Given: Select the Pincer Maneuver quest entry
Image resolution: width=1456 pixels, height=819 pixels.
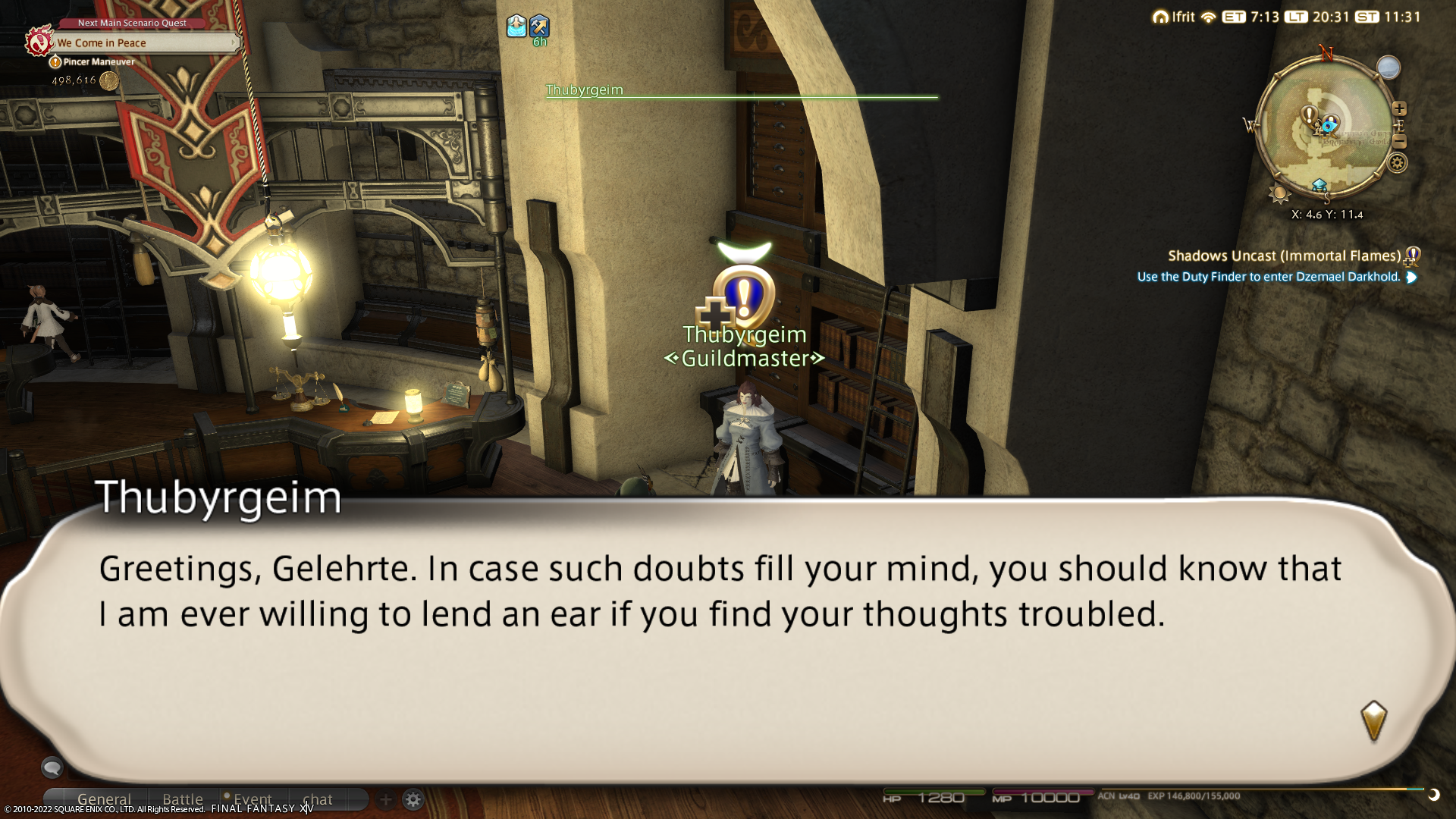Looking at the screenshot, I should tap(99, 62).
